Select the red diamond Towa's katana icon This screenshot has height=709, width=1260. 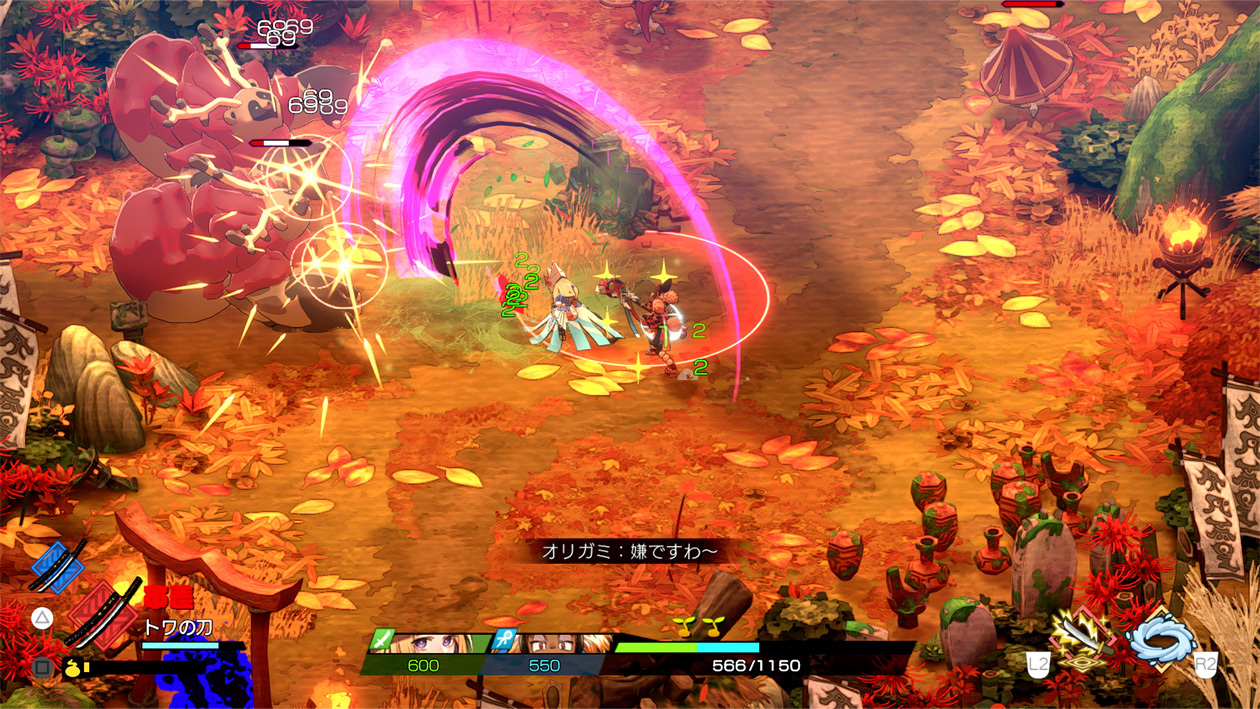click(x=104, y=612)
